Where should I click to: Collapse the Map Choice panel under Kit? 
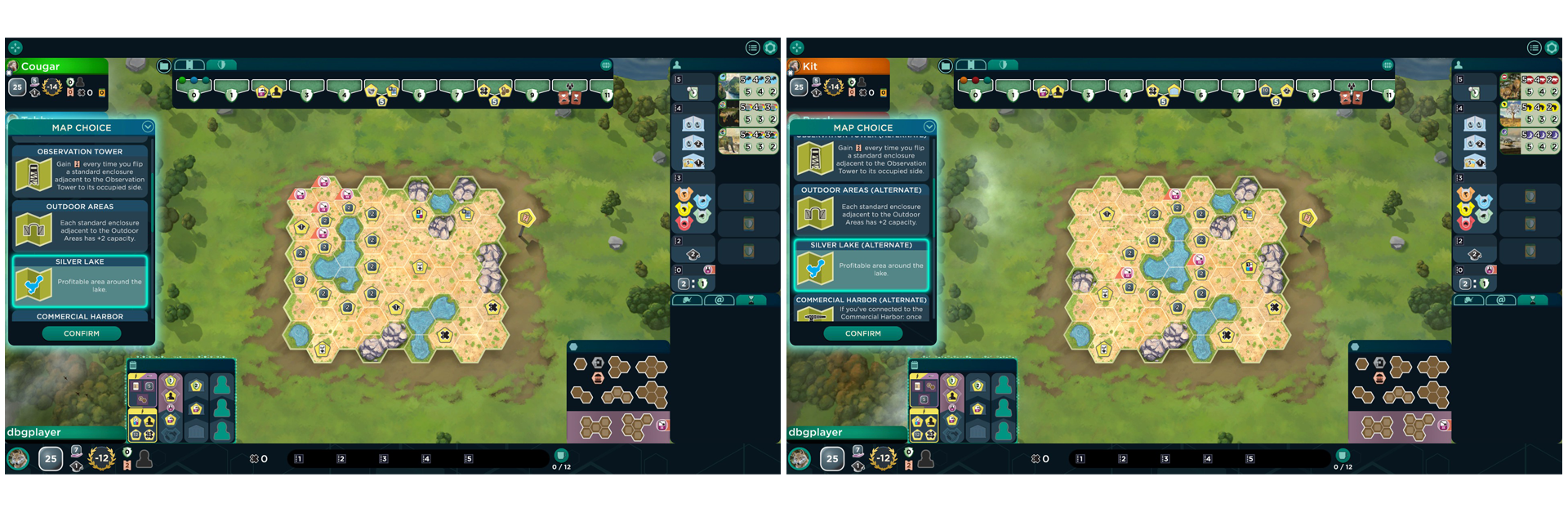pyautogui.click(x=929, y=127)
